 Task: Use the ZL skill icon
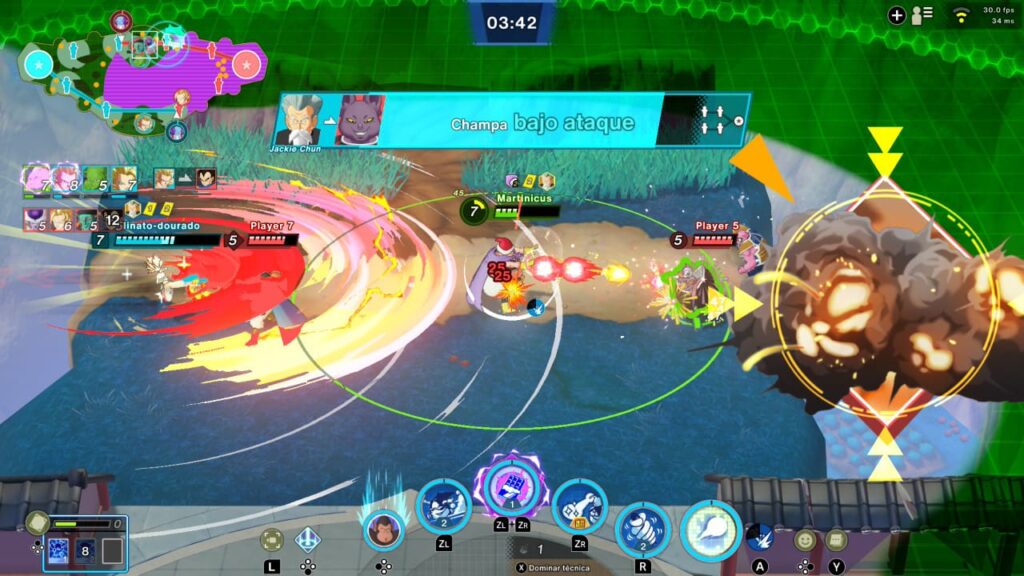[443, 507]
